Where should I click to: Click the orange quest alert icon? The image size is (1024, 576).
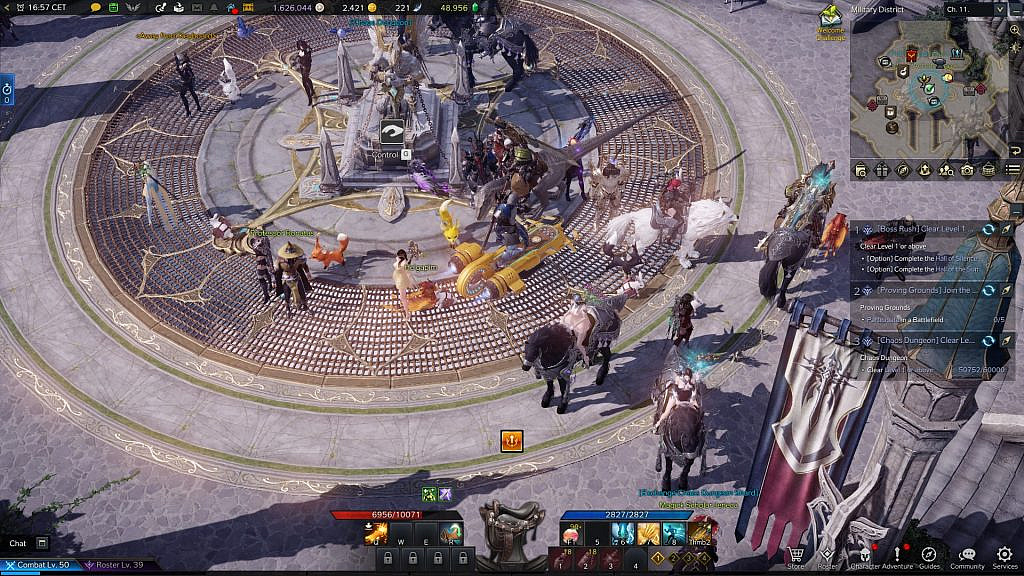(x=511, y=440)
